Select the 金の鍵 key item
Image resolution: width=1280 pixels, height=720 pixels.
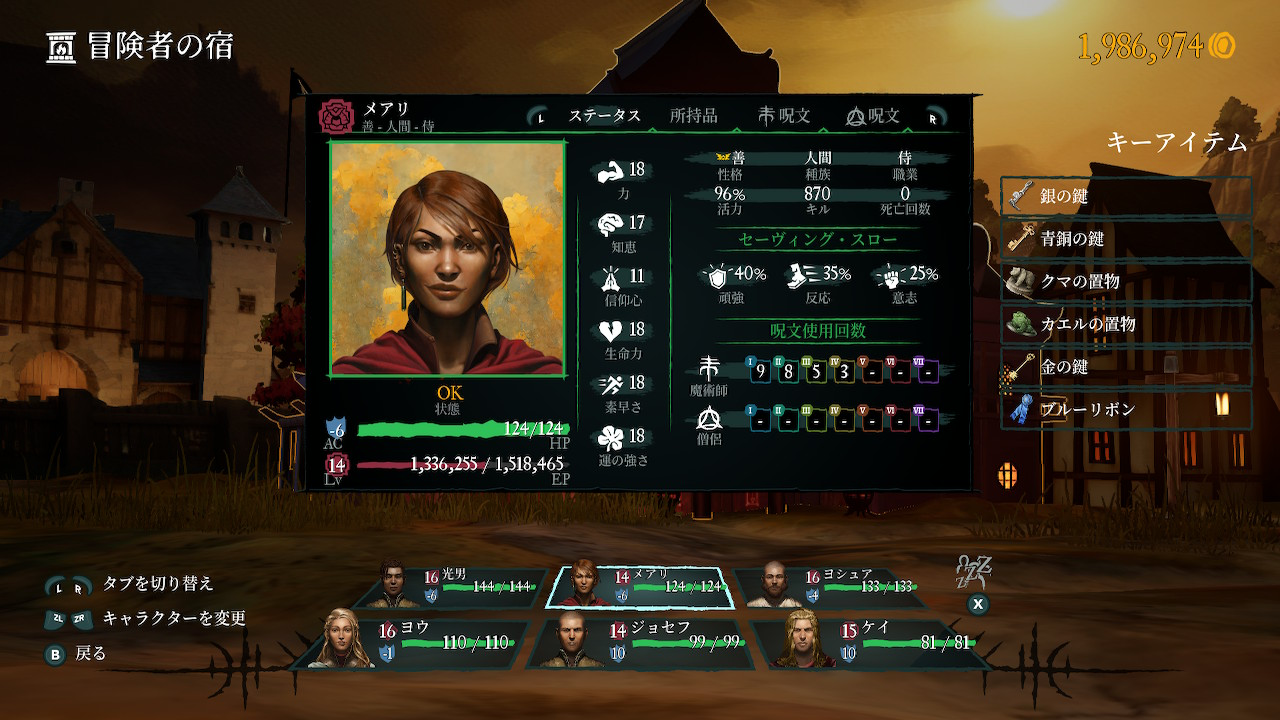(x=1126, y=367)
